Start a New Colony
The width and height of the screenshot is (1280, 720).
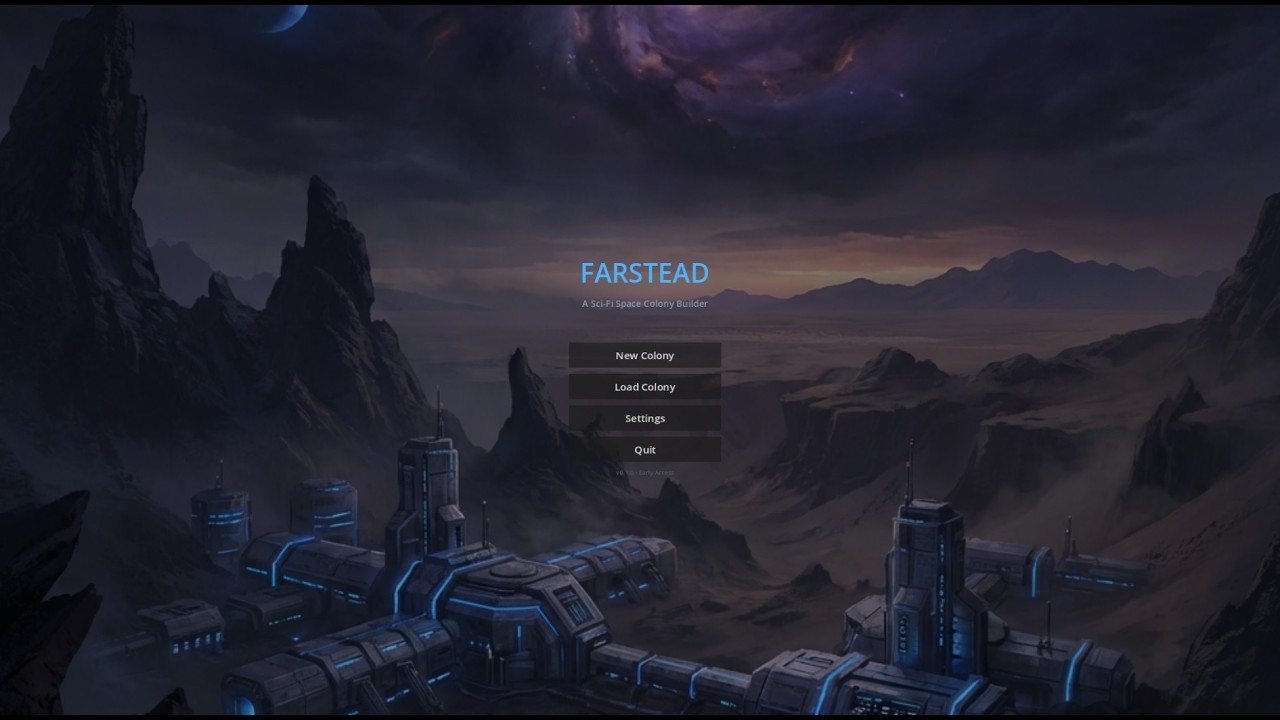pyautogui.click(x=645, y=356)
